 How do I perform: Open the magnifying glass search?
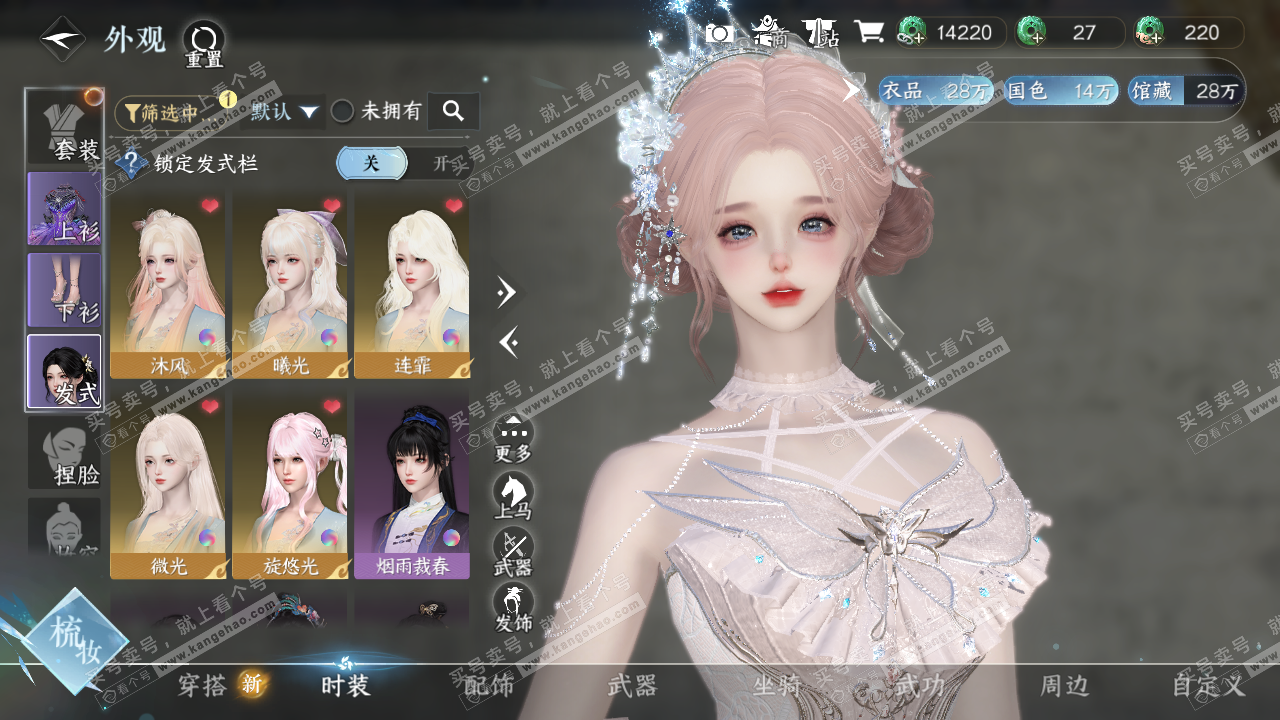pos(453,112)
